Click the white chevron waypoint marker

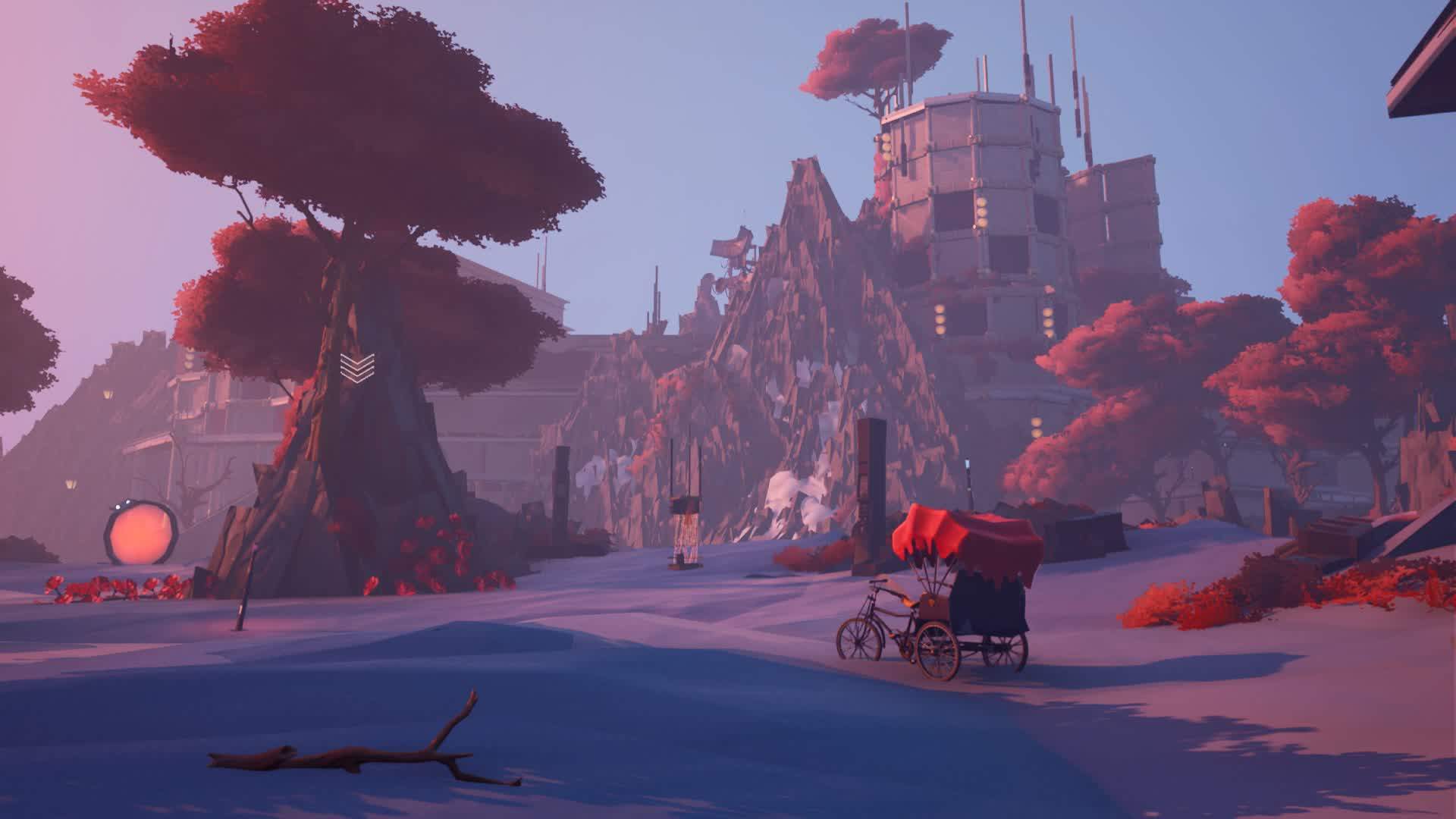357,367
